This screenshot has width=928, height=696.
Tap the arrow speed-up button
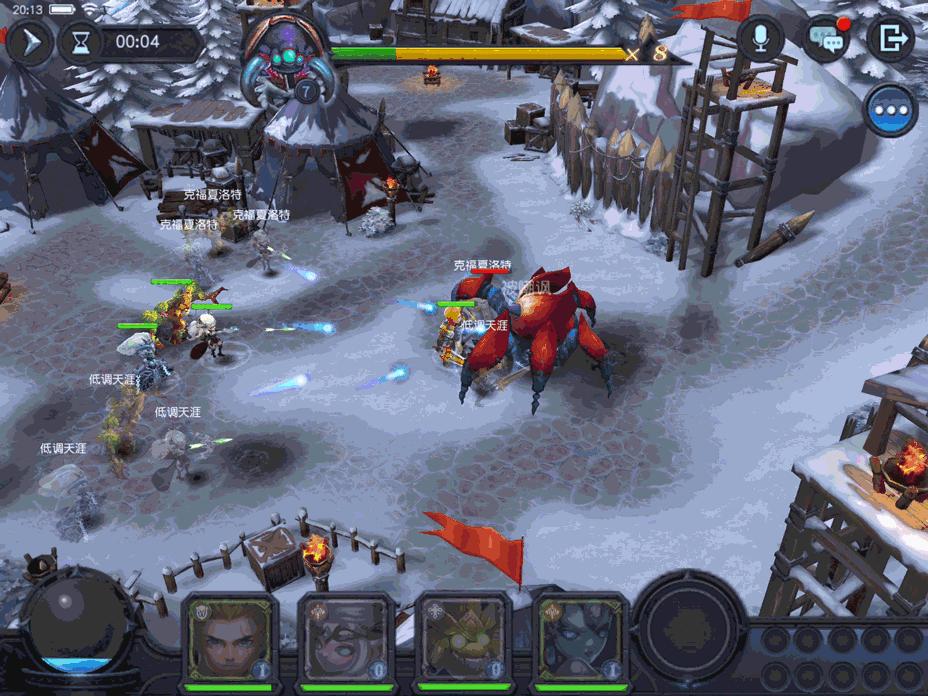point(29,43)
